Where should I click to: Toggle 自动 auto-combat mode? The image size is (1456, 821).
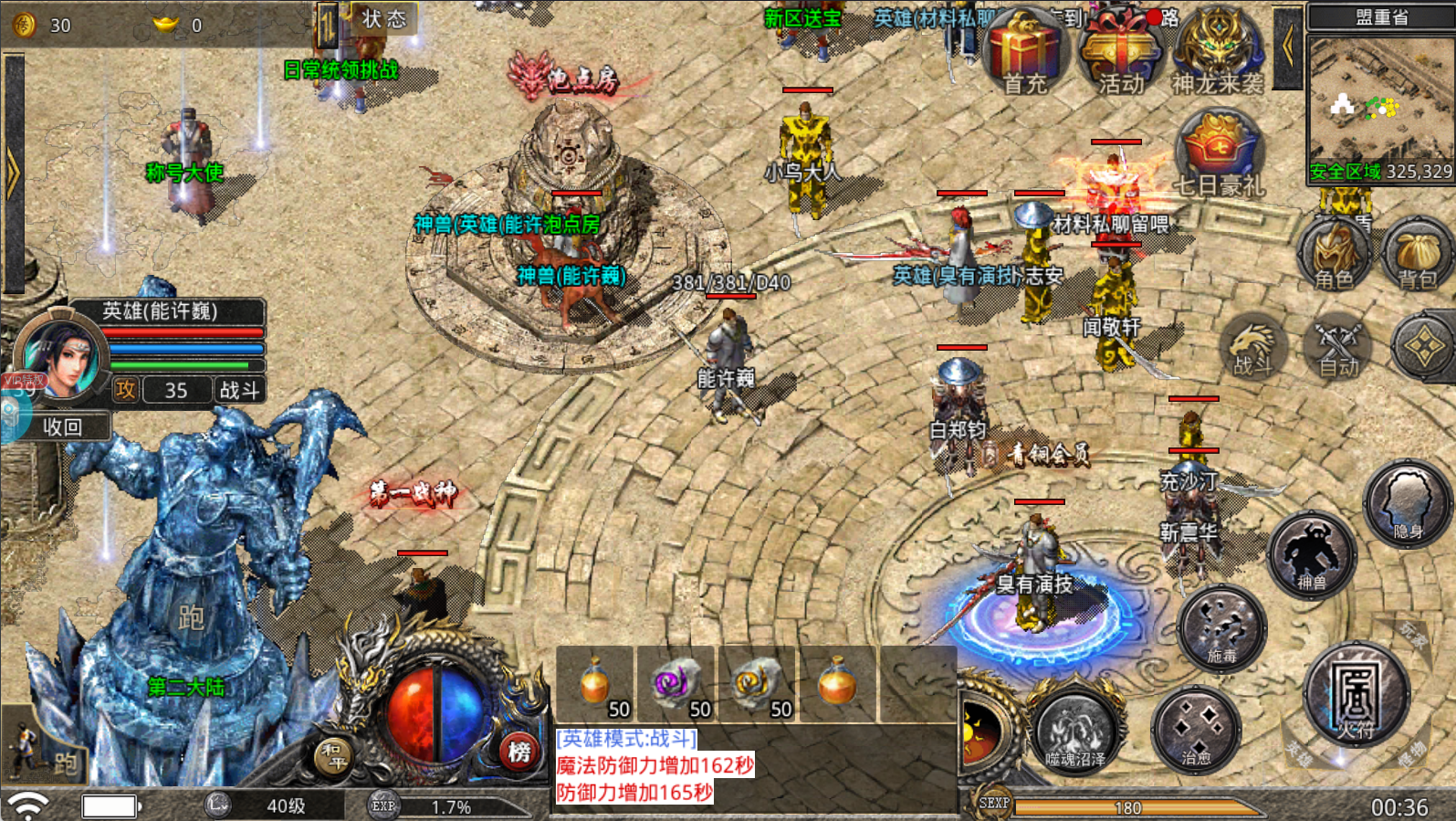(x=1338, y=347)
